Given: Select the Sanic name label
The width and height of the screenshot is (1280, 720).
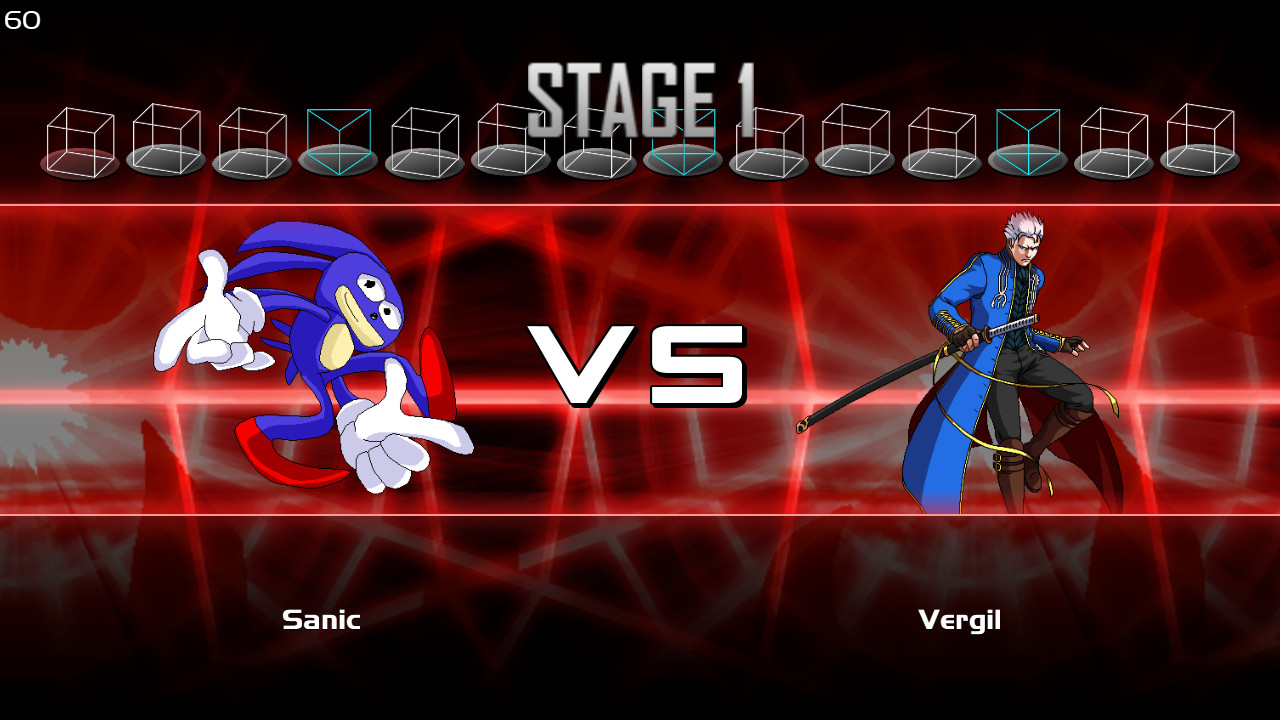Looking at the screenshot, I should pyautogui.click(x=322, y=620).
